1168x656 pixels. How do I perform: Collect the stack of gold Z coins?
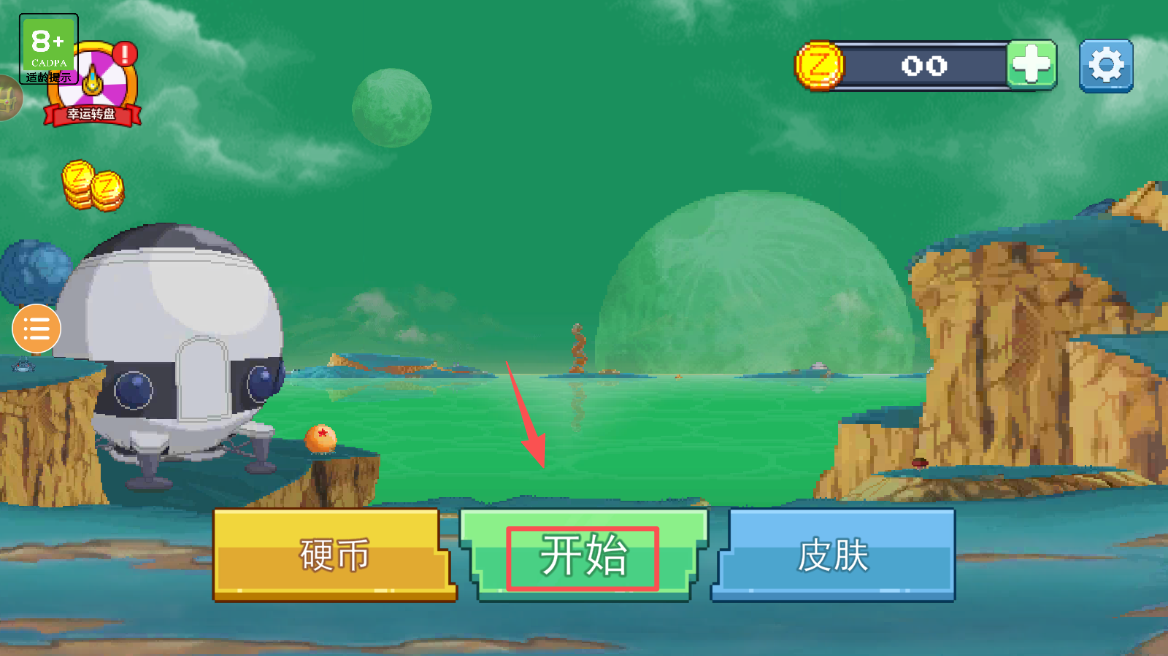point(92,186)
